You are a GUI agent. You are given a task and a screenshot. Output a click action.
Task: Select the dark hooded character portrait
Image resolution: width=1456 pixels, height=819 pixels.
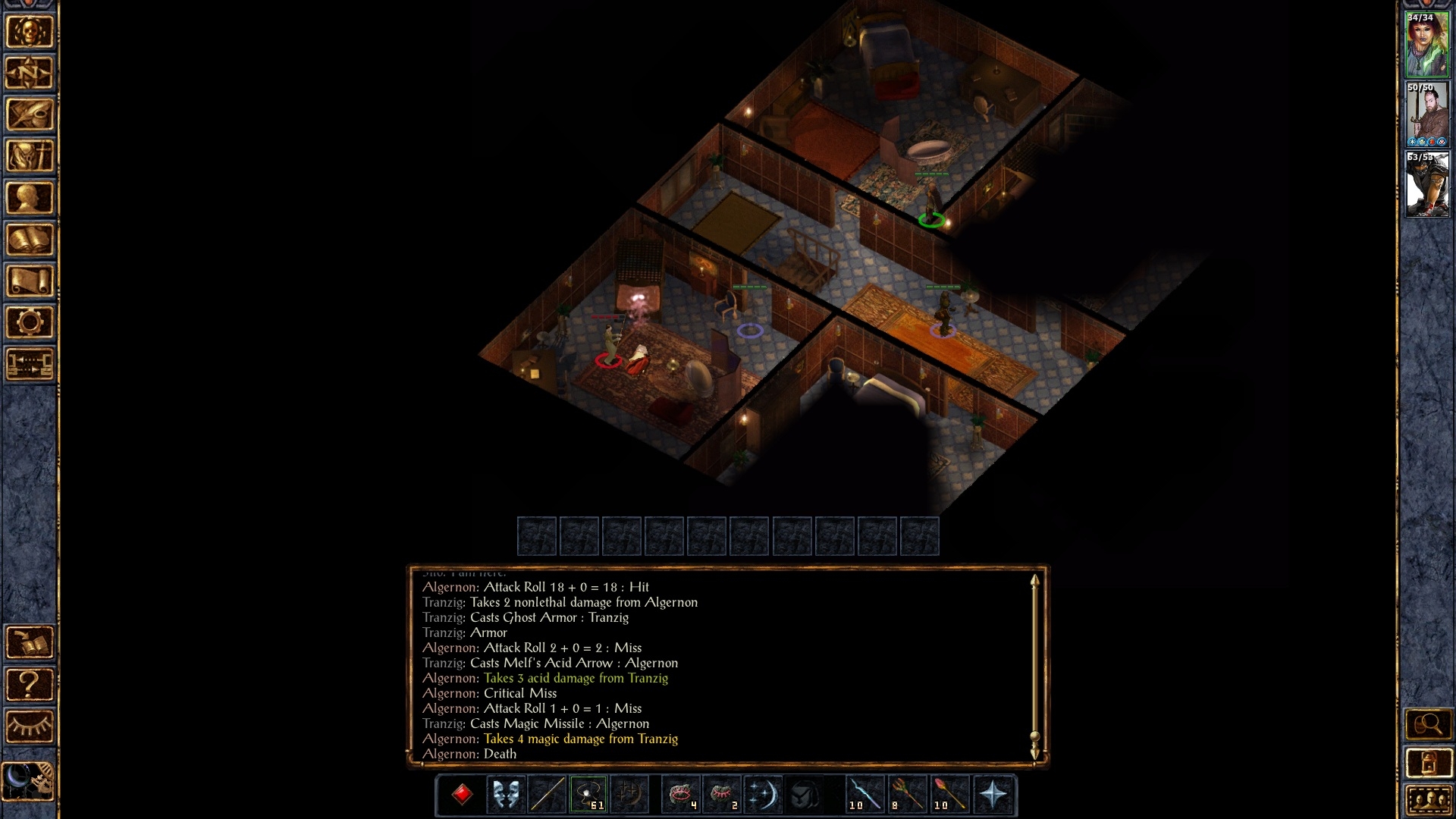click(x=1427, y=184)
